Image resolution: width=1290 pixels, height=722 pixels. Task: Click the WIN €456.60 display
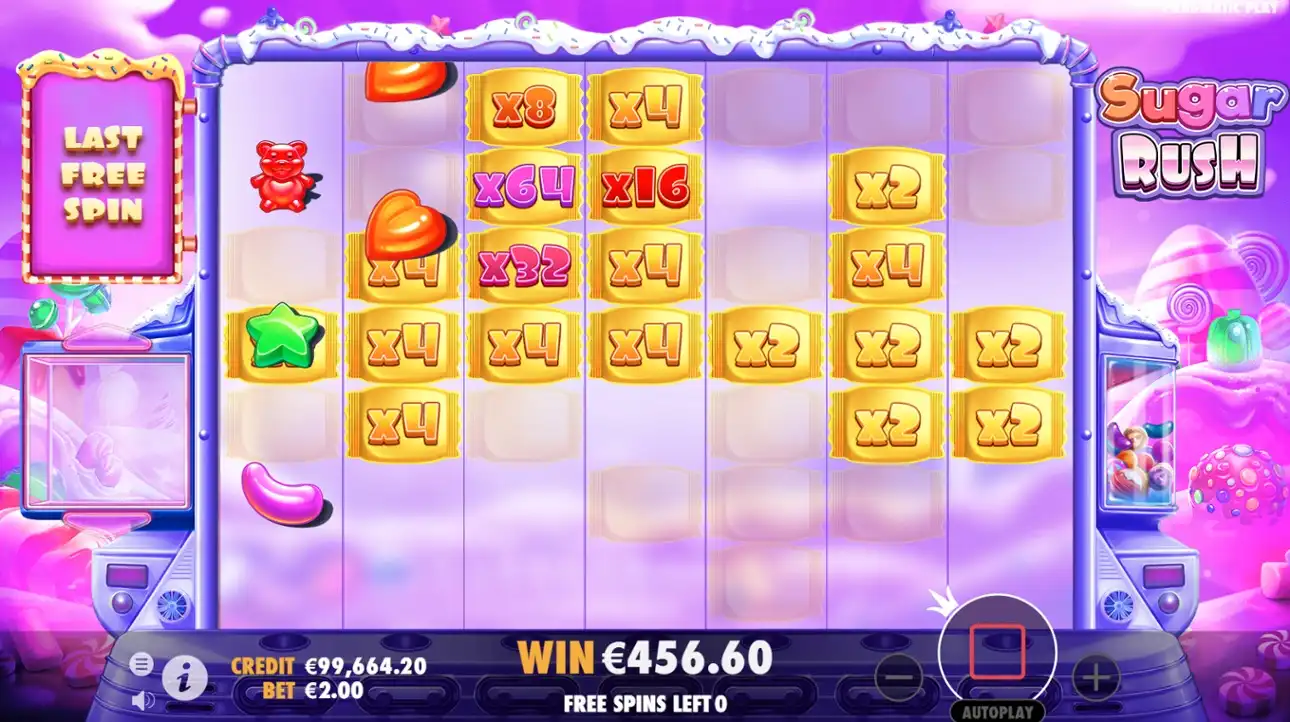click(644, 657)
